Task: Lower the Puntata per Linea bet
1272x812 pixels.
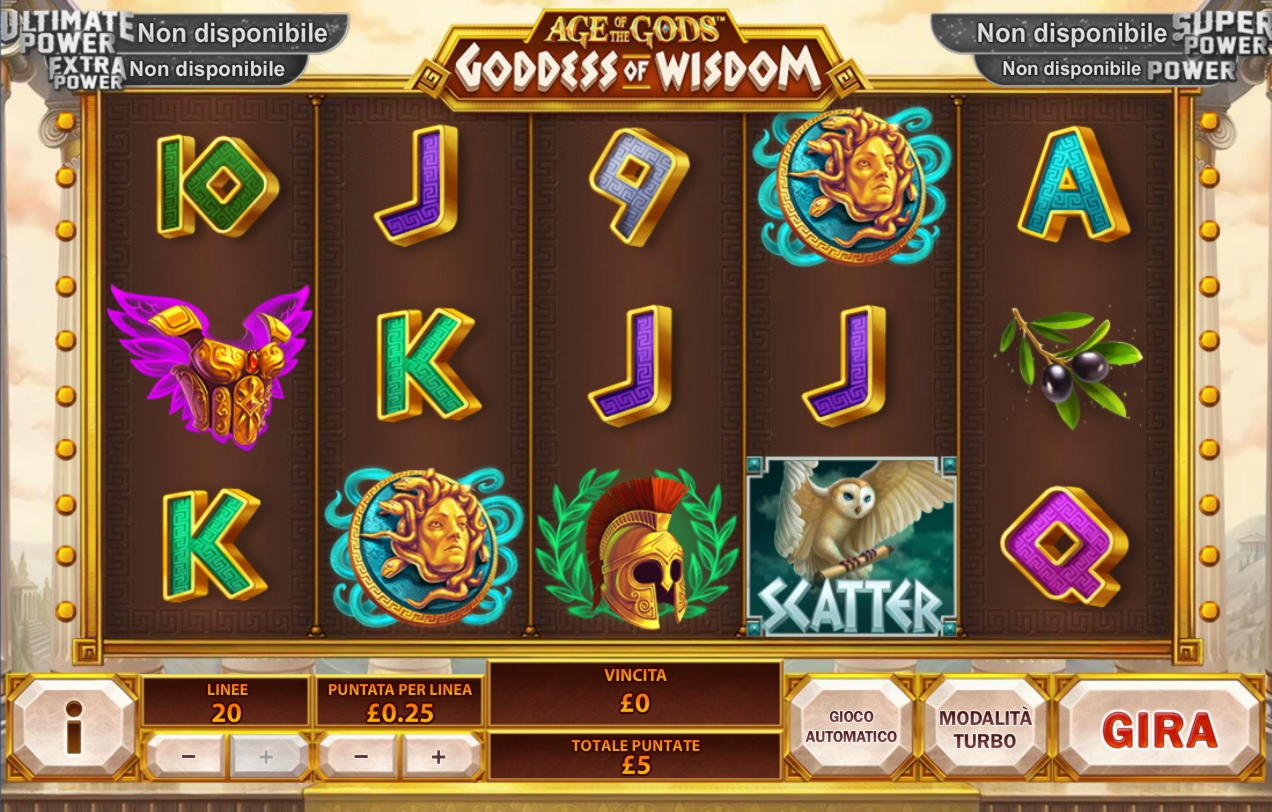Action: (361, 757)
